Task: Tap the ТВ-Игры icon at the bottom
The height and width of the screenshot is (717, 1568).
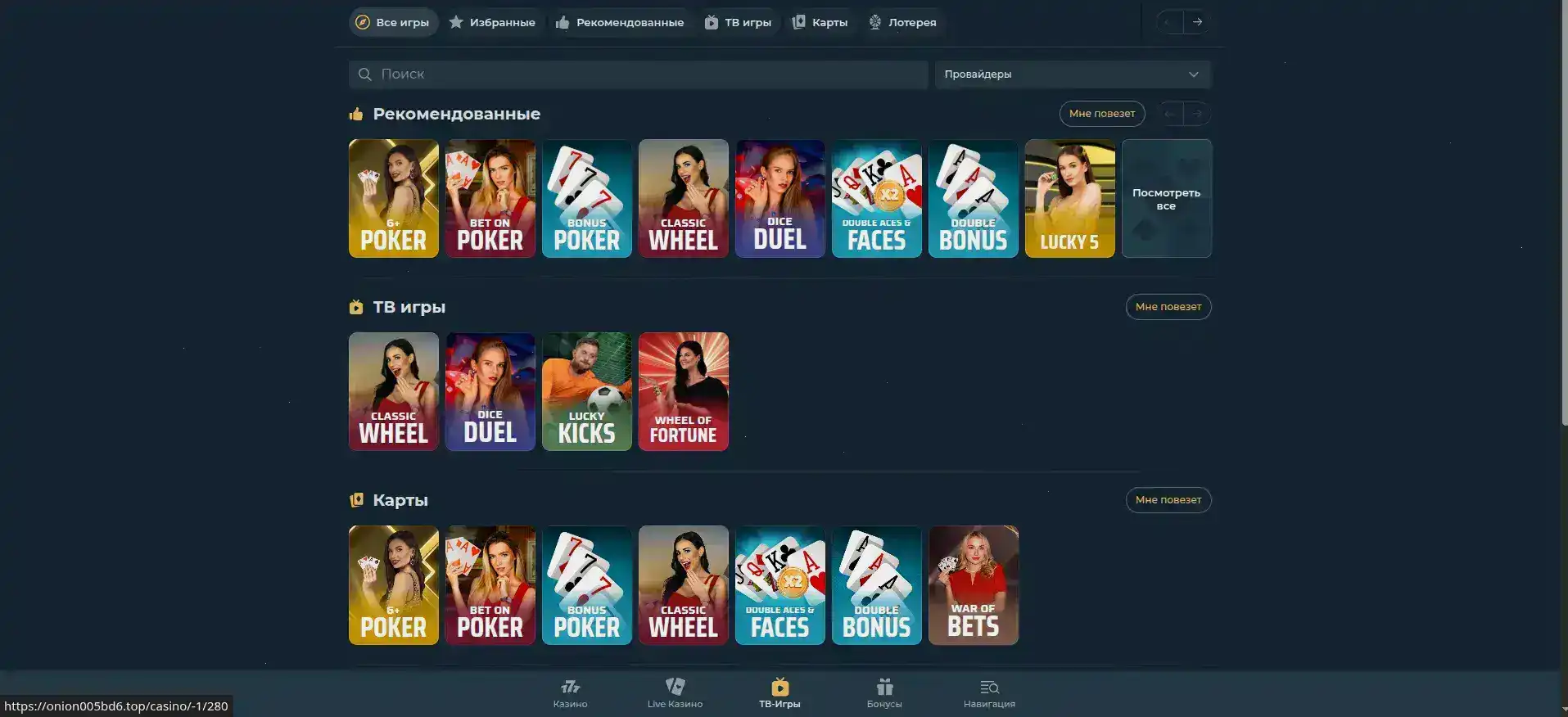Action: (779, 686)
